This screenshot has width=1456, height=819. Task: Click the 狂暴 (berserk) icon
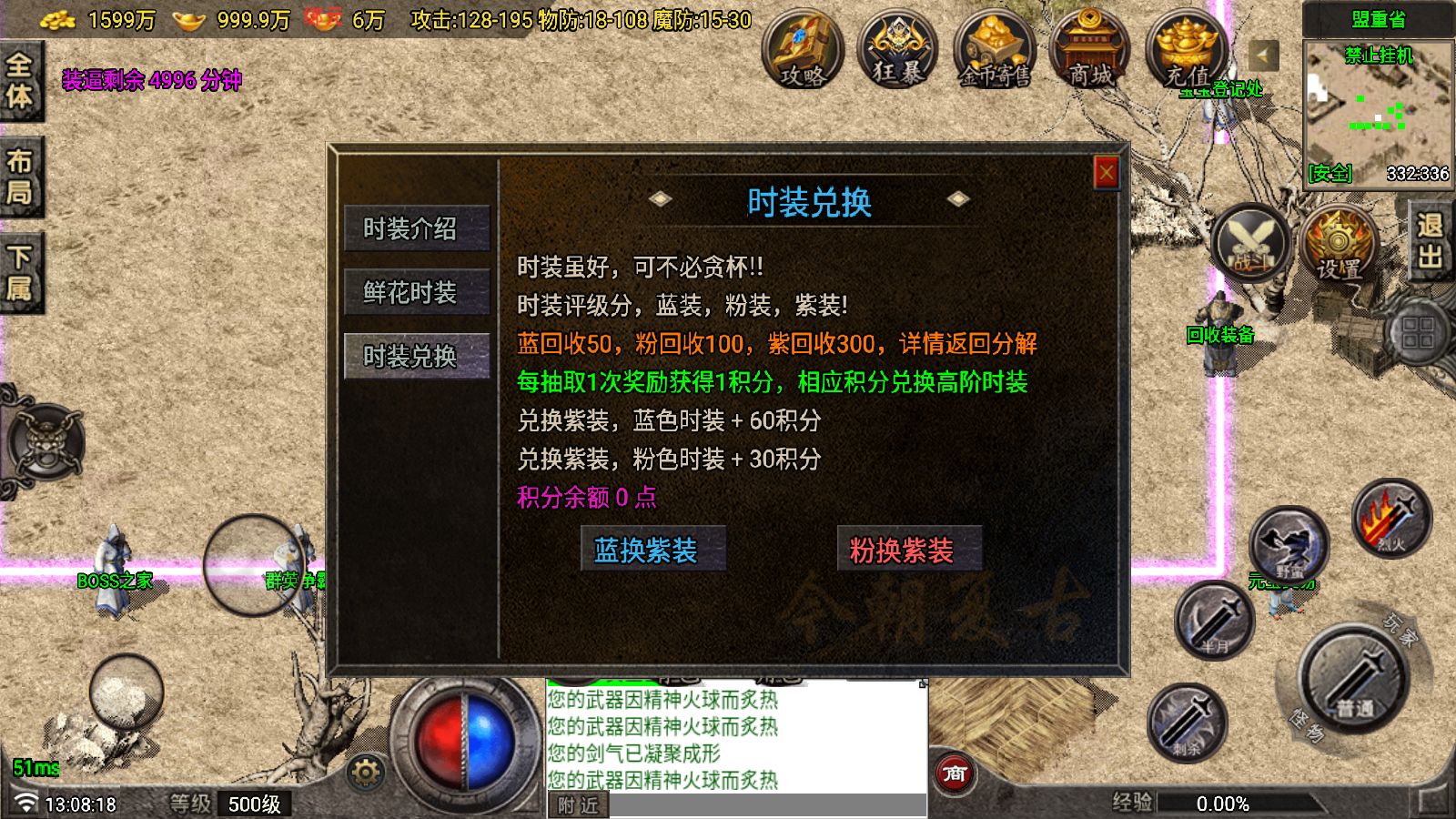(895, 55)
